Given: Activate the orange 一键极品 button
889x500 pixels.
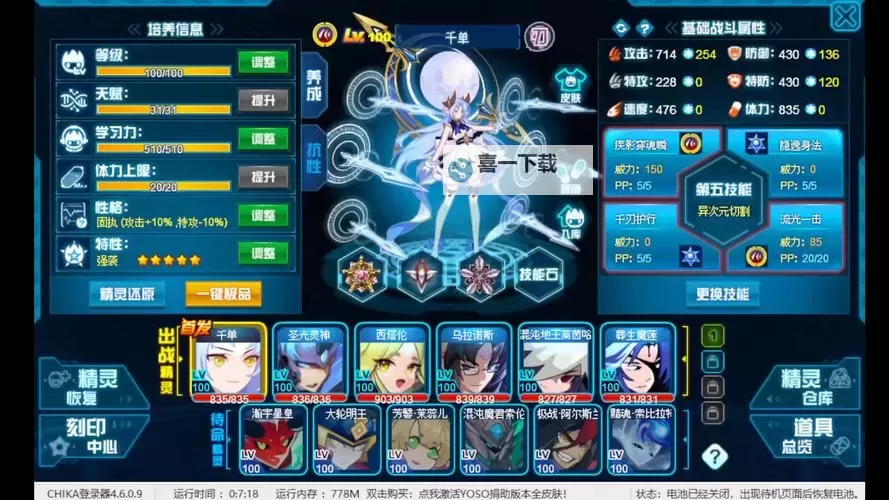Looking at the screenshot, I should pyautogui.click(x=224, y=293).
